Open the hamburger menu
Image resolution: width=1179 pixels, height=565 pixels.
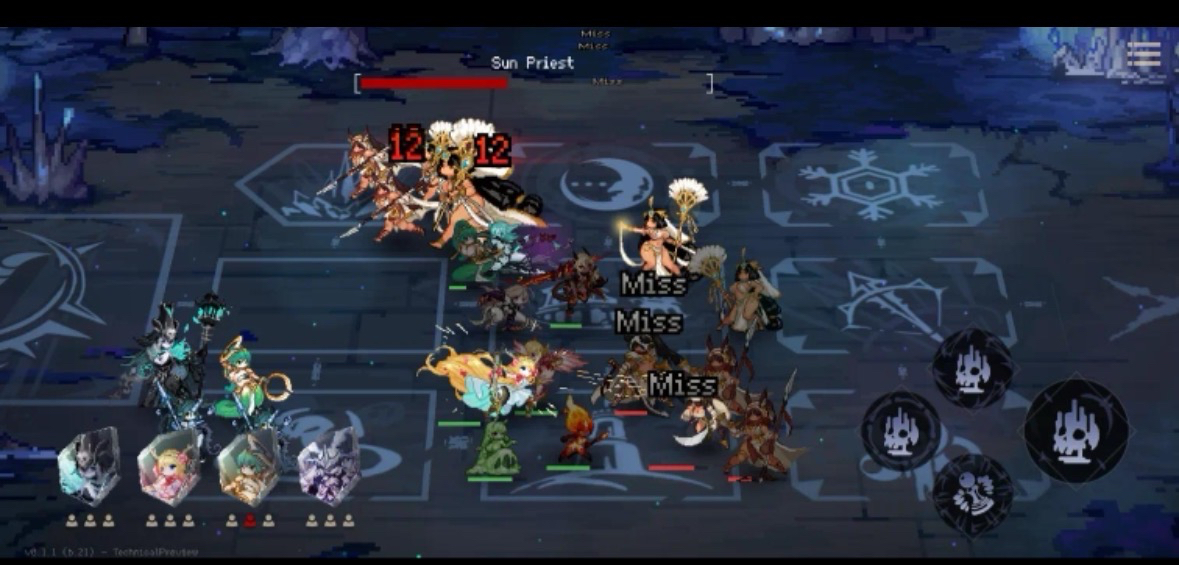pyautogui.click(x=1143, y=55)
